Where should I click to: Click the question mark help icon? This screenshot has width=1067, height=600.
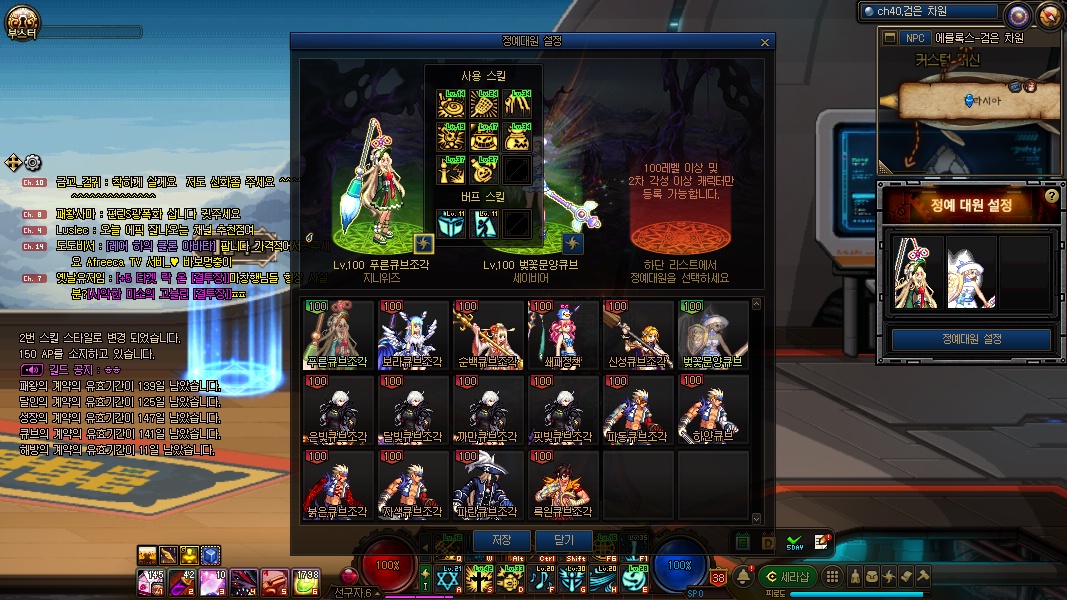tap(1051, 196)
